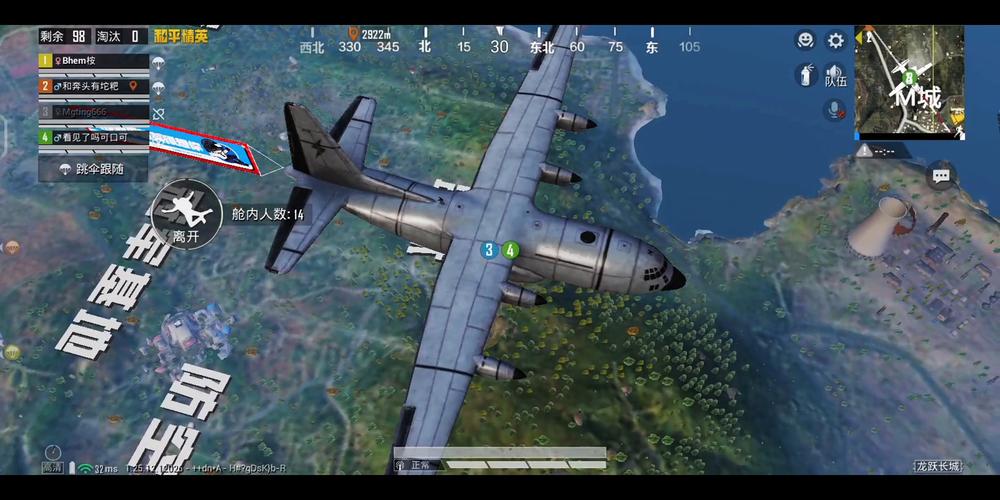1000x500 pixels.
Task: Select teammate 看见了吗可口可 row
Action: coord(93,137)
